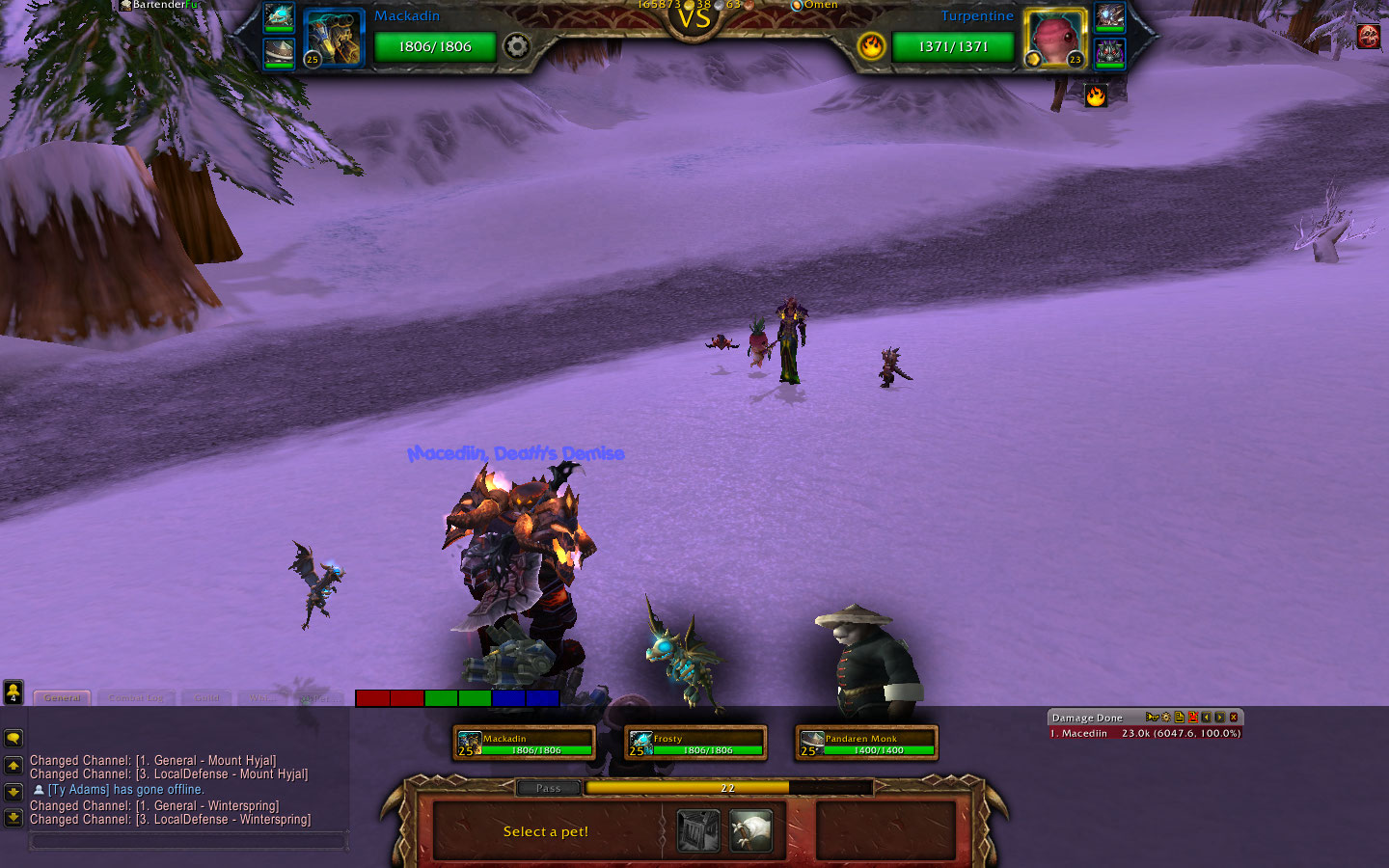Viewport: 1389px width, 868px height.
Task: Forfeit with the white flag icon
Action: 750,831
